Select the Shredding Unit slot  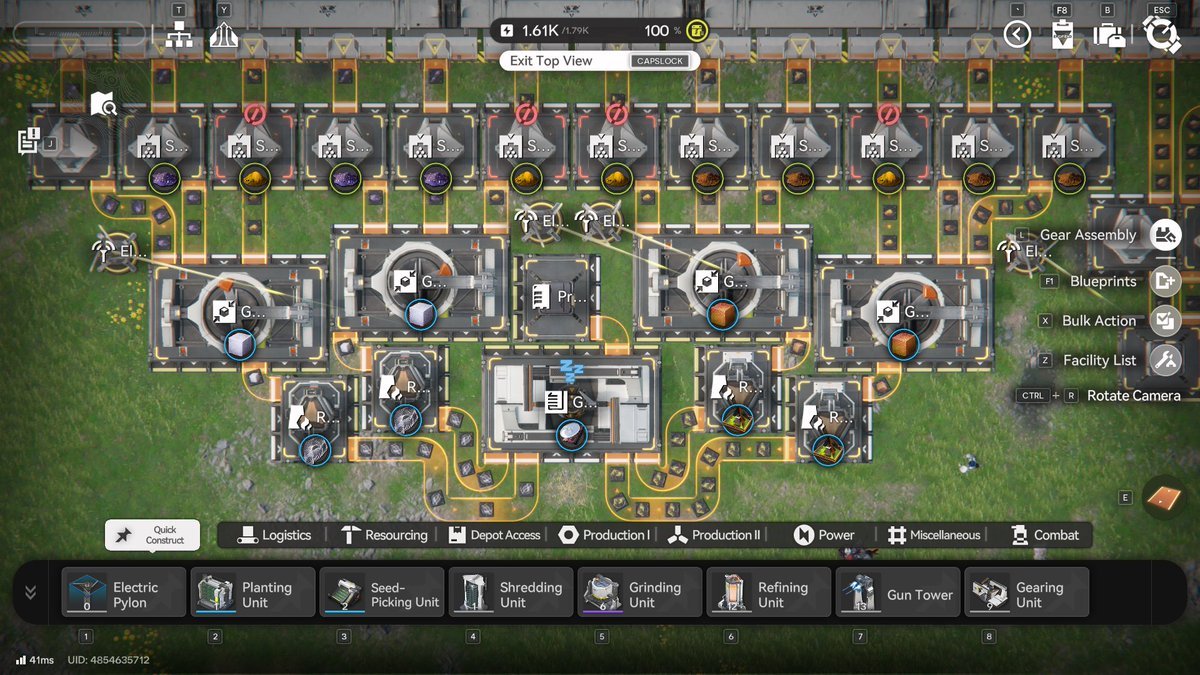pyautogui.click(x=511, y=594)
